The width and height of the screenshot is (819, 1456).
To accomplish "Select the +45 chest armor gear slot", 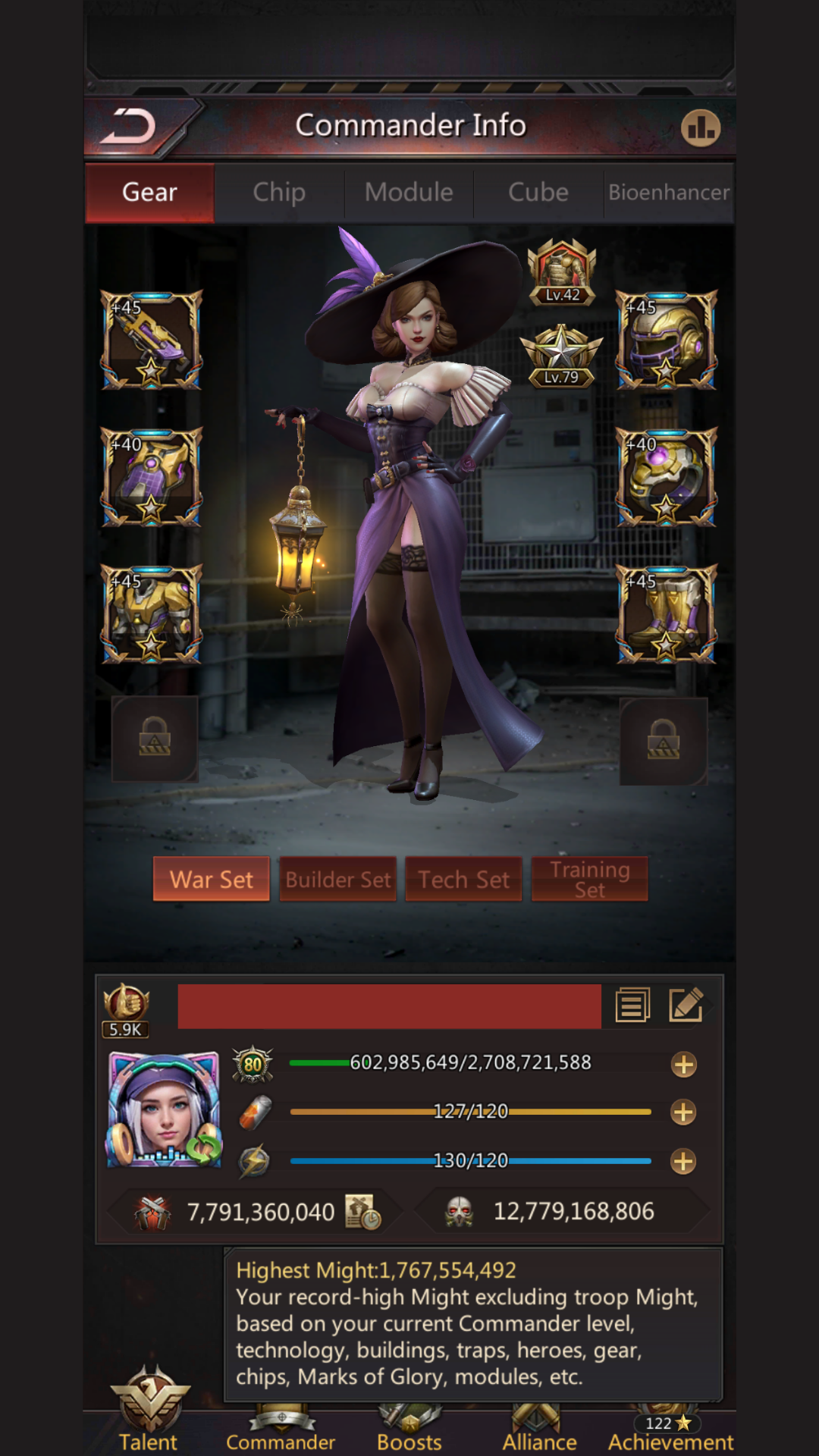I will tap(152, 614).
